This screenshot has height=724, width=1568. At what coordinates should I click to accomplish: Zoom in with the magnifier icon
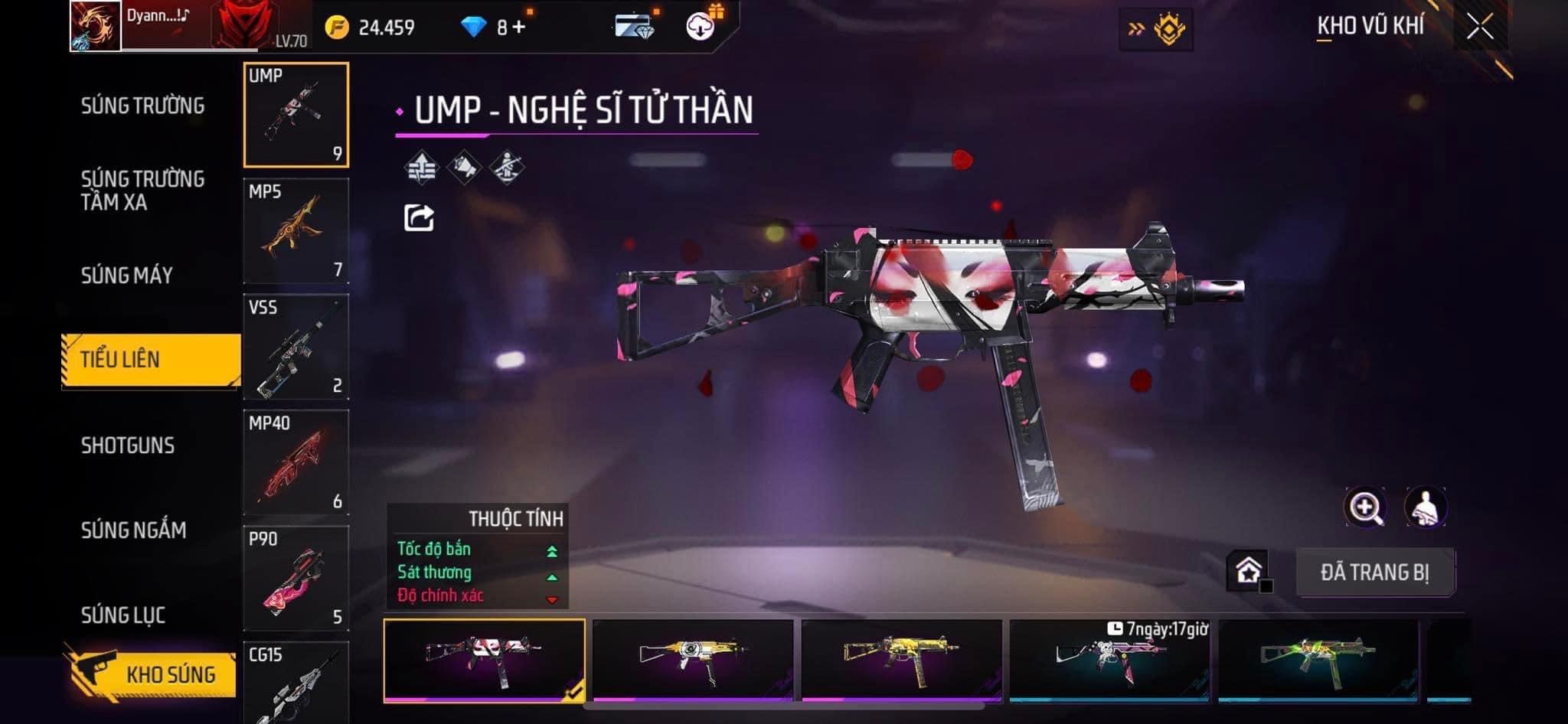pyautogui.click(x=1364, y=507)
